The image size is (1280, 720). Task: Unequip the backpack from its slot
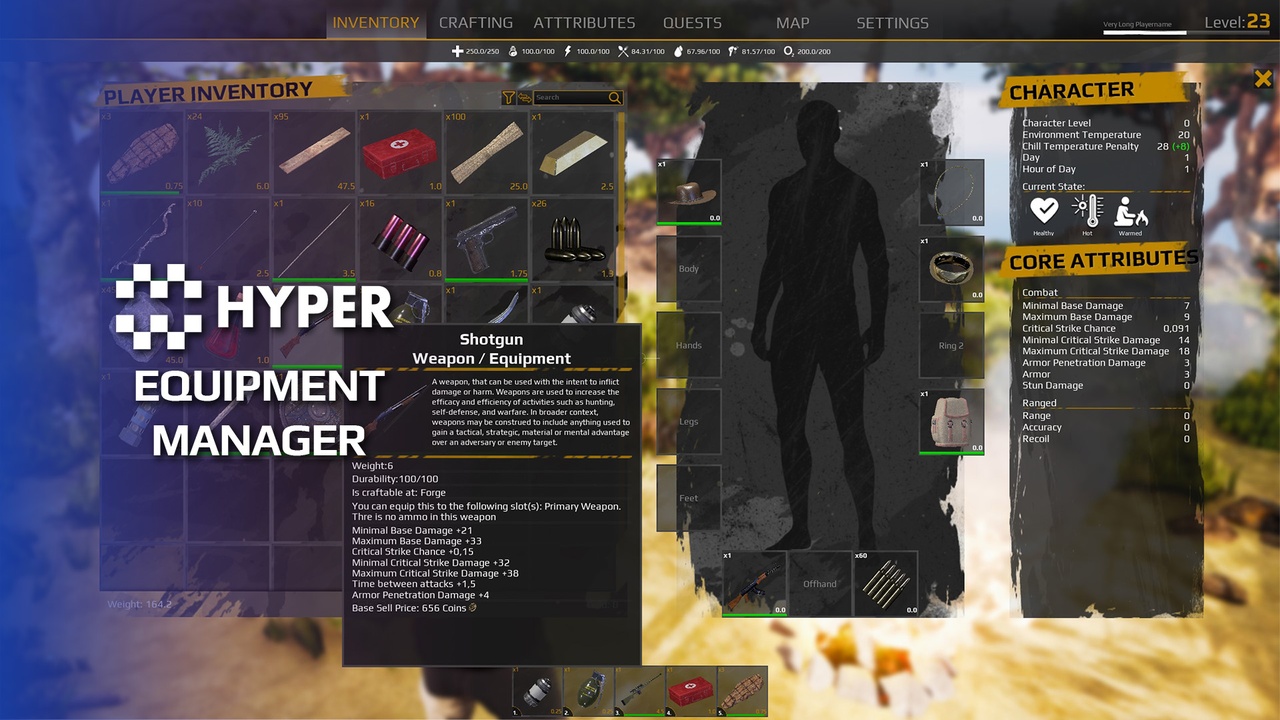pos(951,420)
